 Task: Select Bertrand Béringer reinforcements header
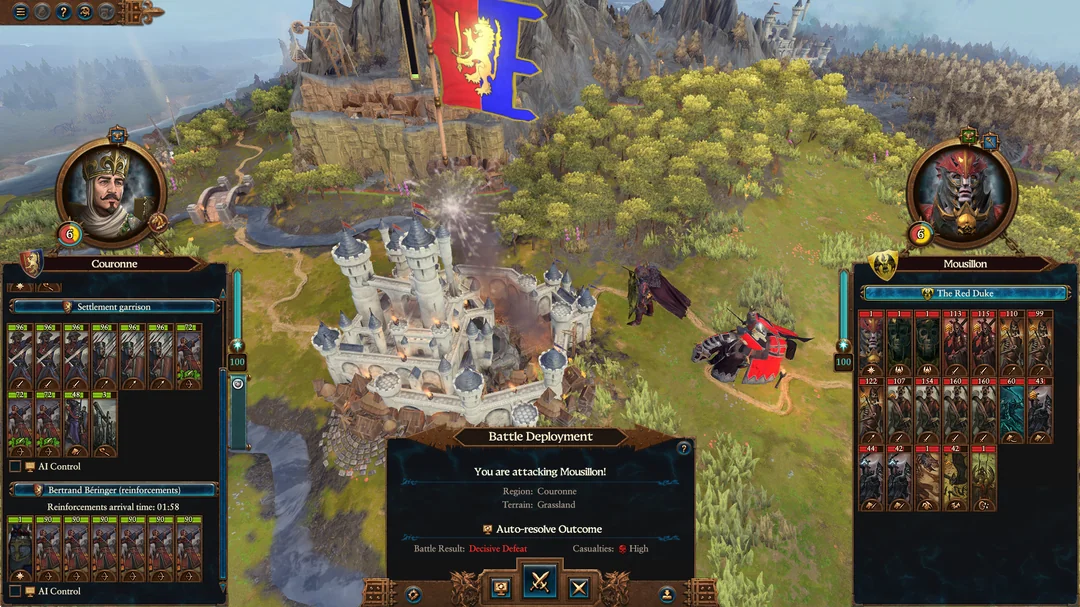[114, 490]
